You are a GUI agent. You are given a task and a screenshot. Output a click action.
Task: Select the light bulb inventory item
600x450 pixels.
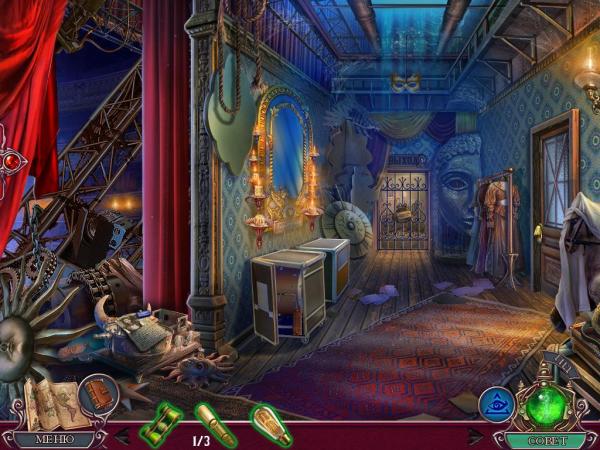click(270, 422)
